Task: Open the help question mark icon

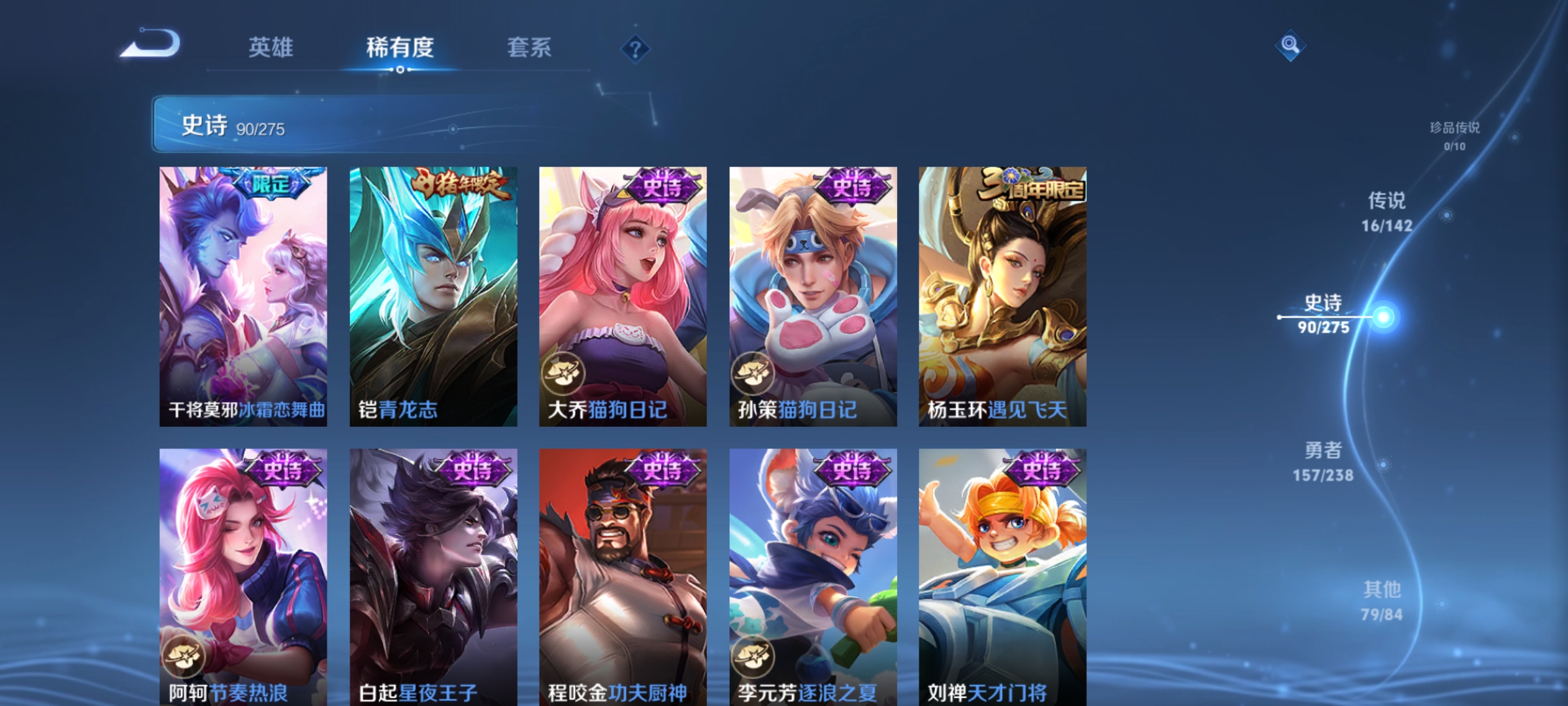Action: [636, 48]
